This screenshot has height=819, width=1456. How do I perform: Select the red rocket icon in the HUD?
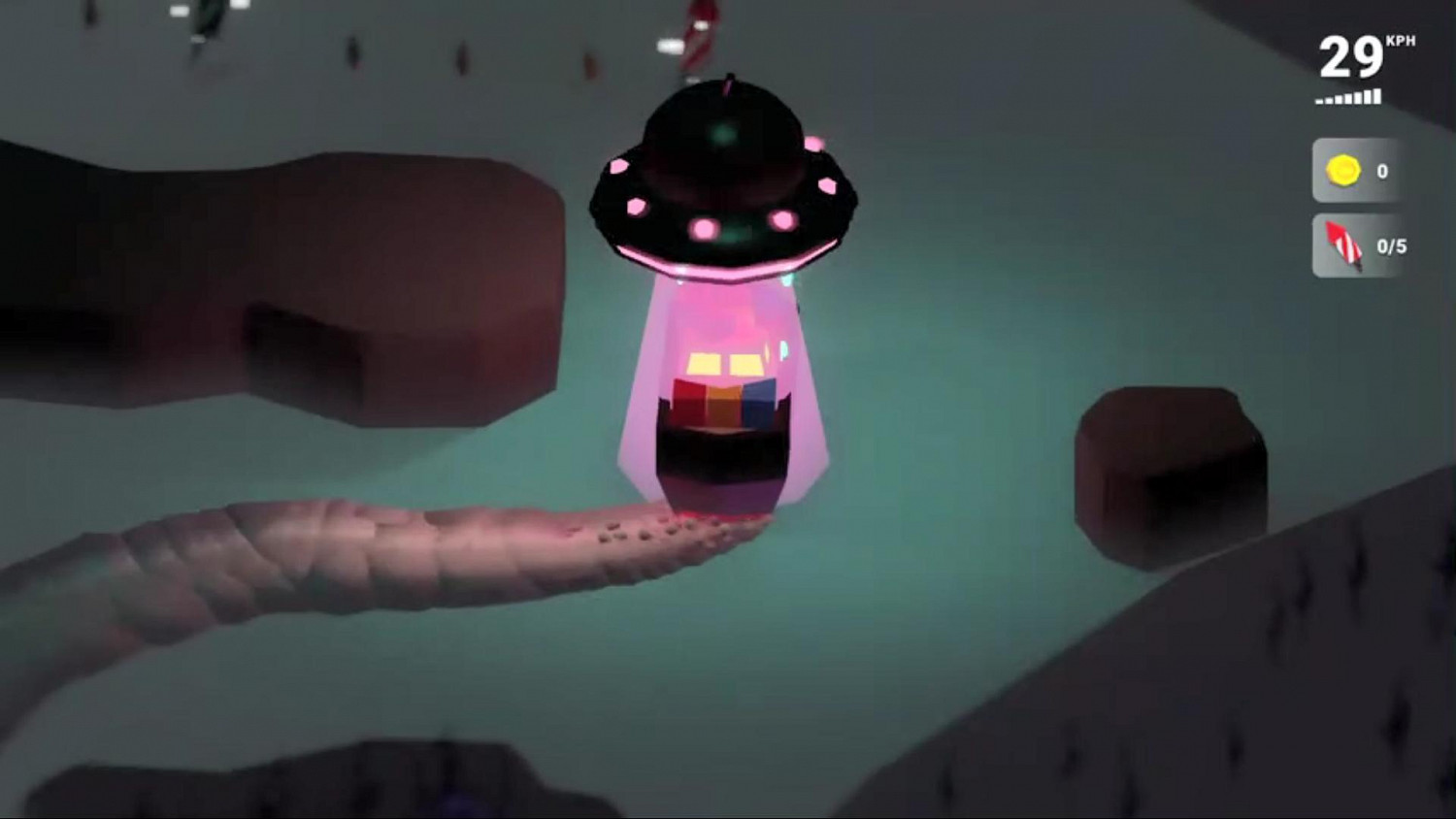tap(1342, 246)
